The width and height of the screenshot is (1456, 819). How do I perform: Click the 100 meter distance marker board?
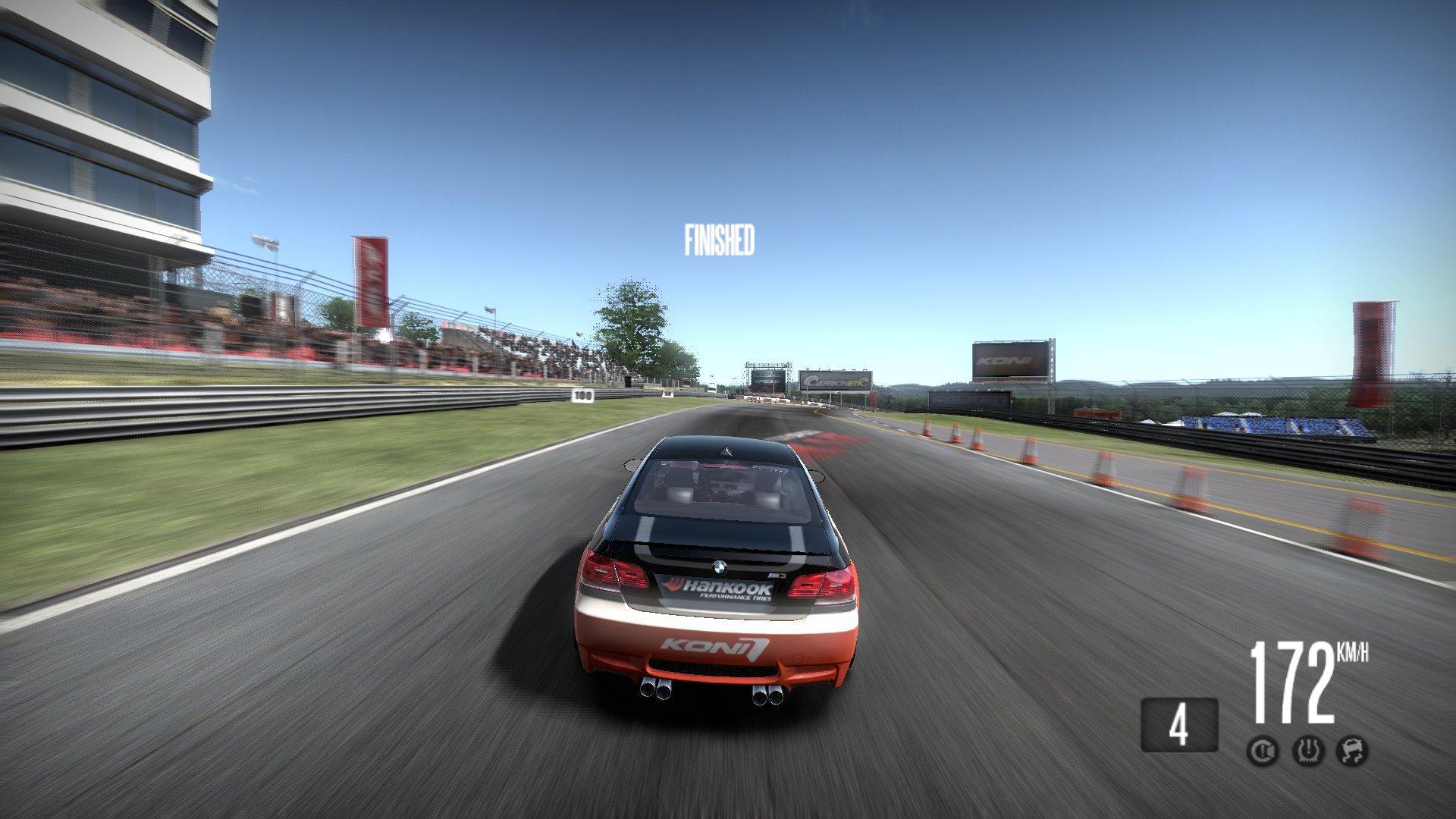coord(582,394)
